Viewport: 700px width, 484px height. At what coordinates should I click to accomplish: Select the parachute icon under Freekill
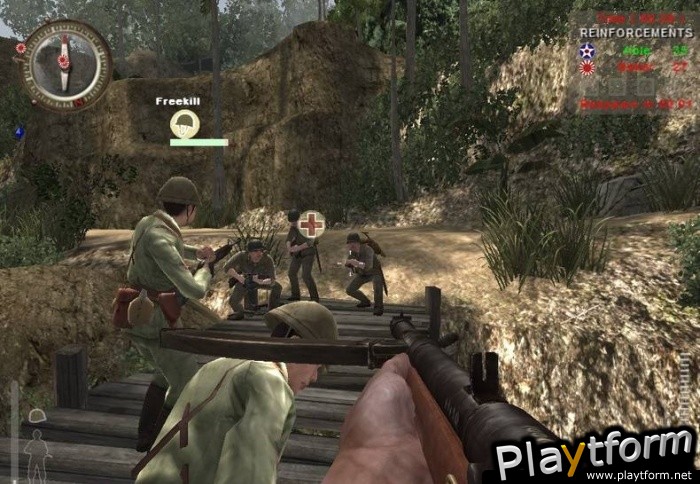184,124
